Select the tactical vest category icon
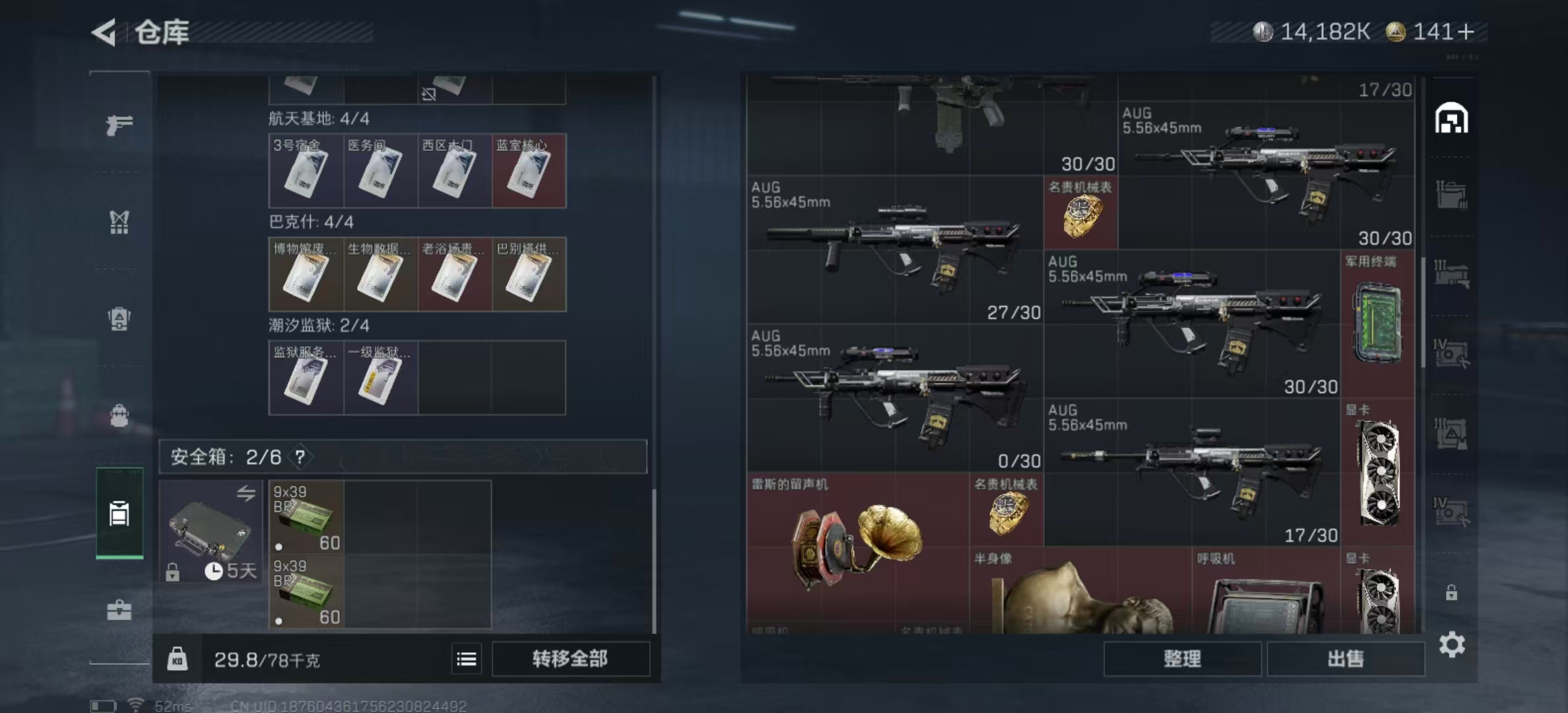Image resolution: width=1568 pixels, height=713 pixels. pyautogui.click(x=119, y=222)
